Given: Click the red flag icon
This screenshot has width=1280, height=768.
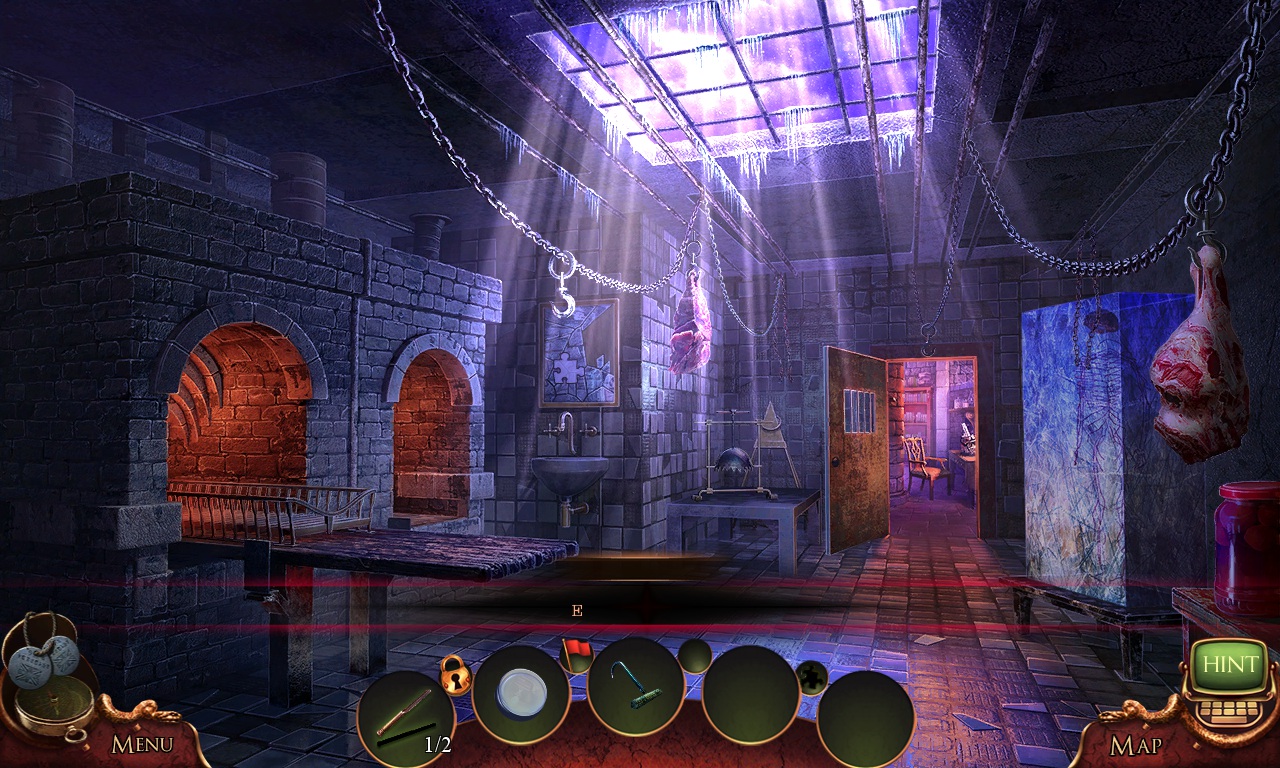Looking at the screenshot, I should [576, 652].
